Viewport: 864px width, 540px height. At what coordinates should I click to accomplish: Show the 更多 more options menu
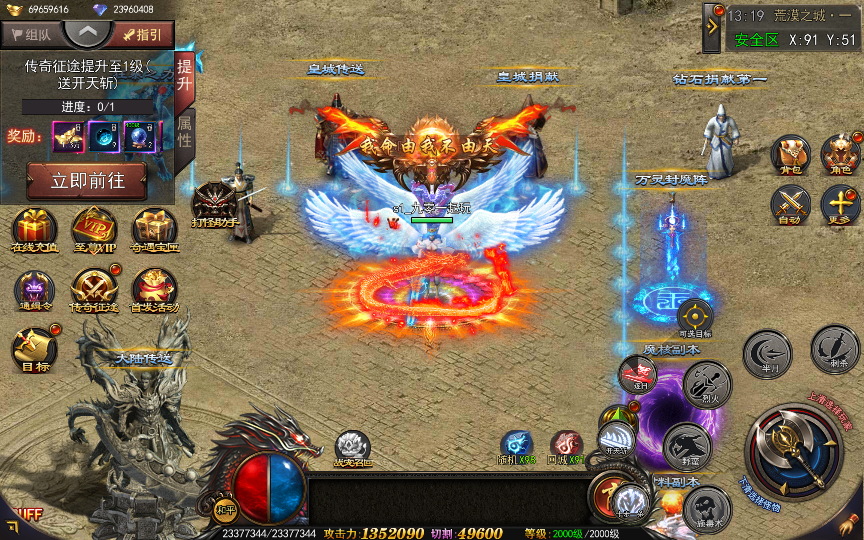pyautogui.click(x=840, y=204)
